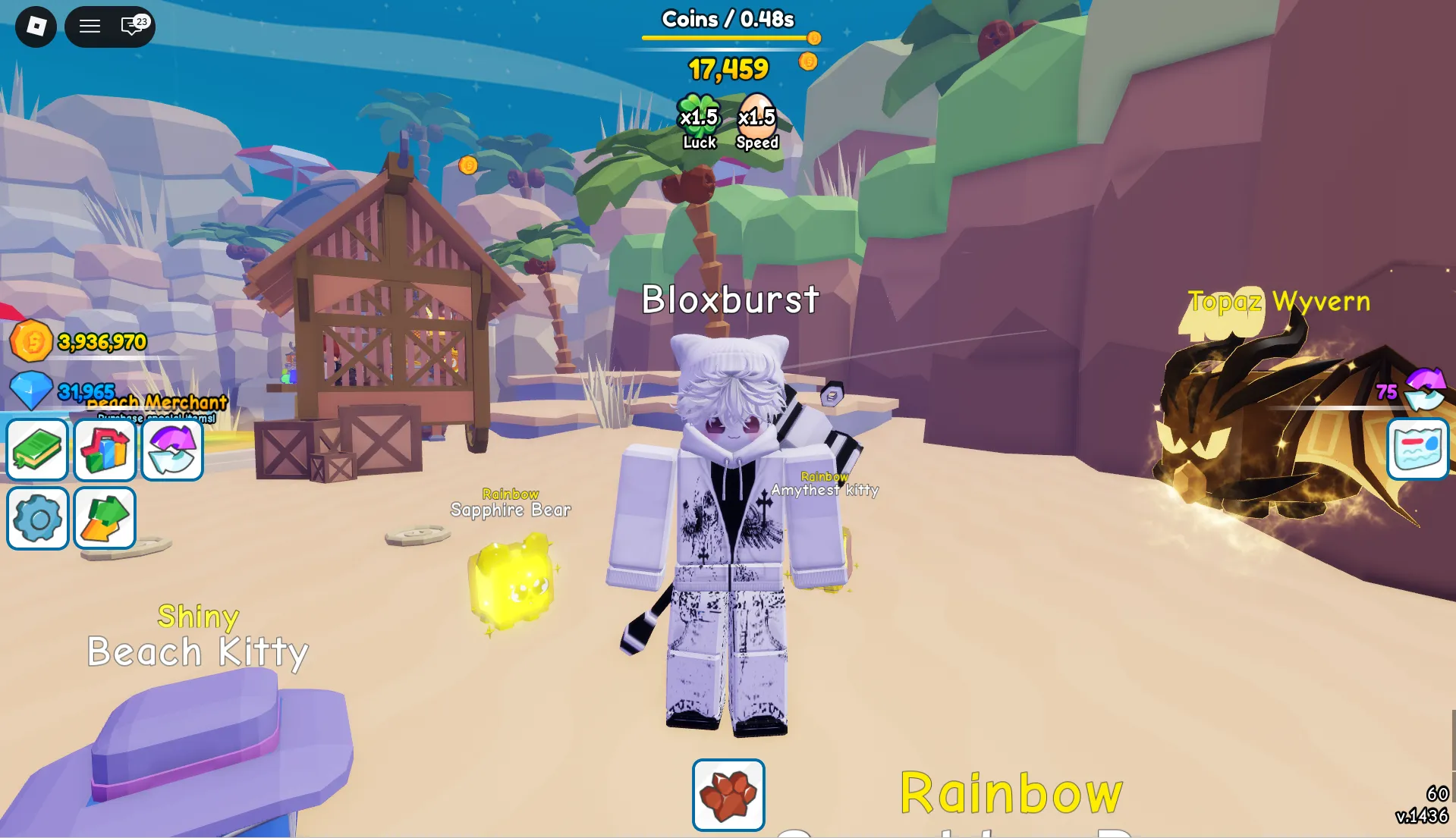Open the pet index book
Viewport: 1456px width, 838px height.
37,449
